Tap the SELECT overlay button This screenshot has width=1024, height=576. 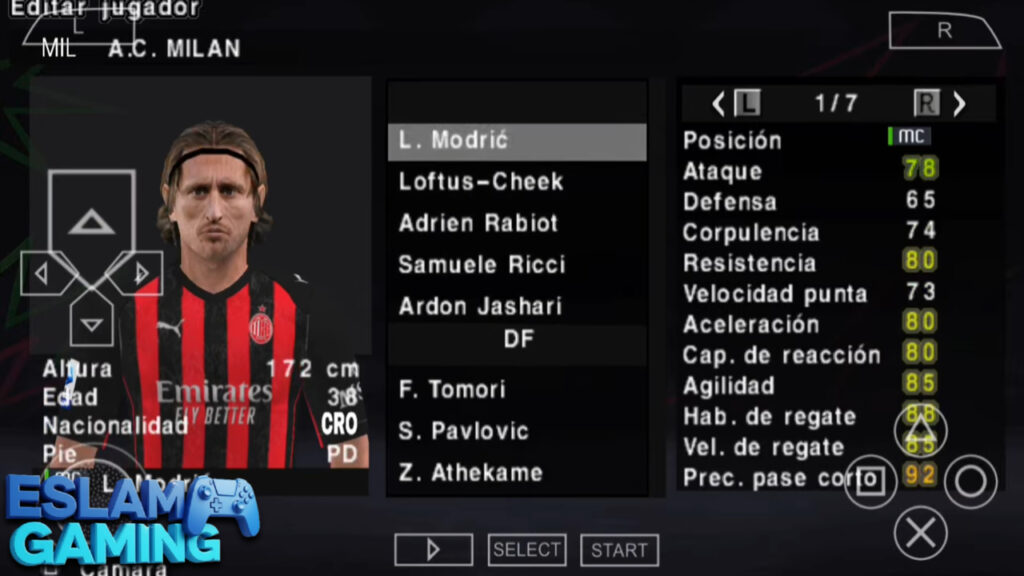(527, 549)
